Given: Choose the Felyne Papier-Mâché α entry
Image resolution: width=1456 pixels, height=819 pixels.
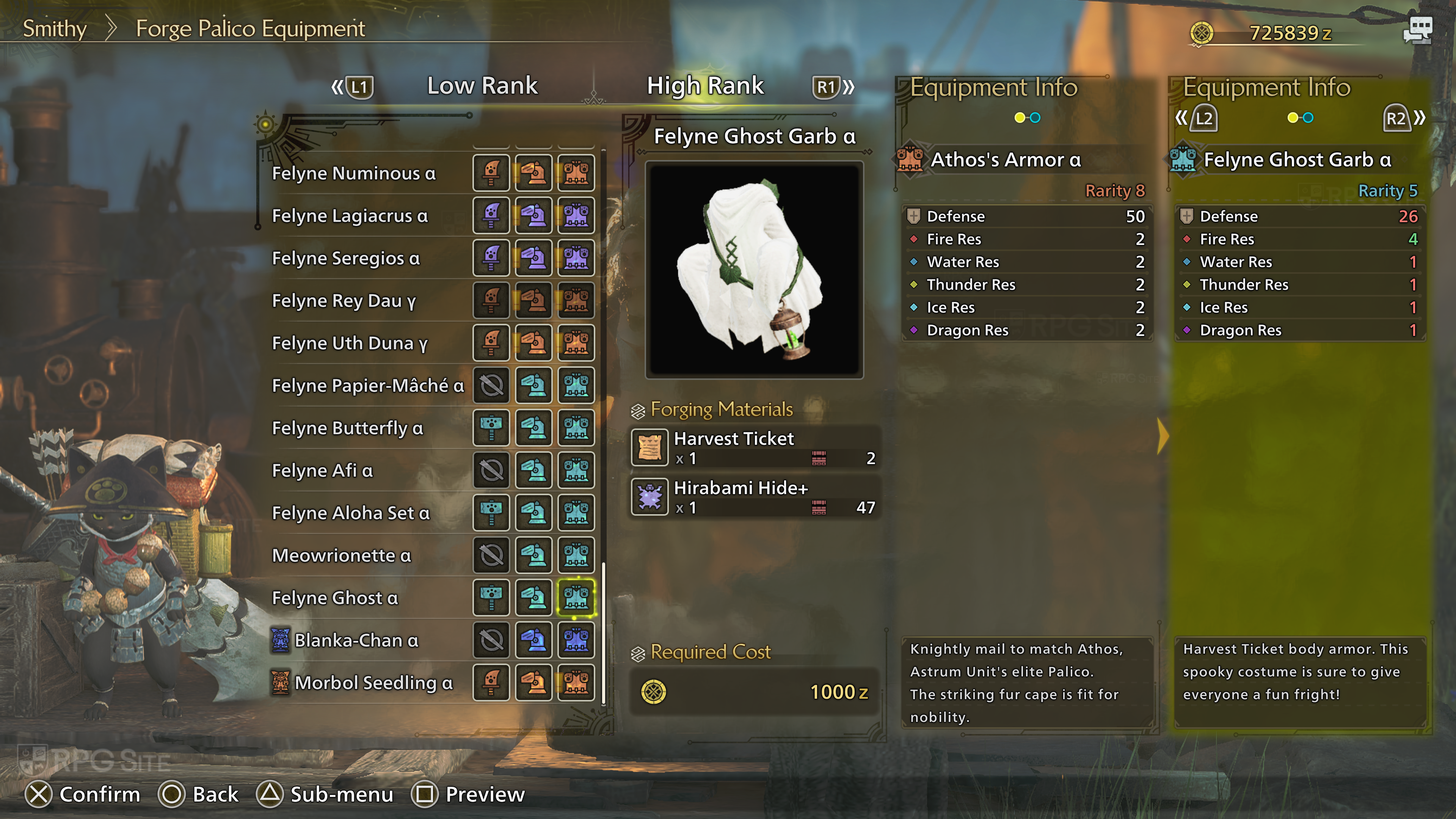Looking at the screenshot, I should [x=368, y=386].
